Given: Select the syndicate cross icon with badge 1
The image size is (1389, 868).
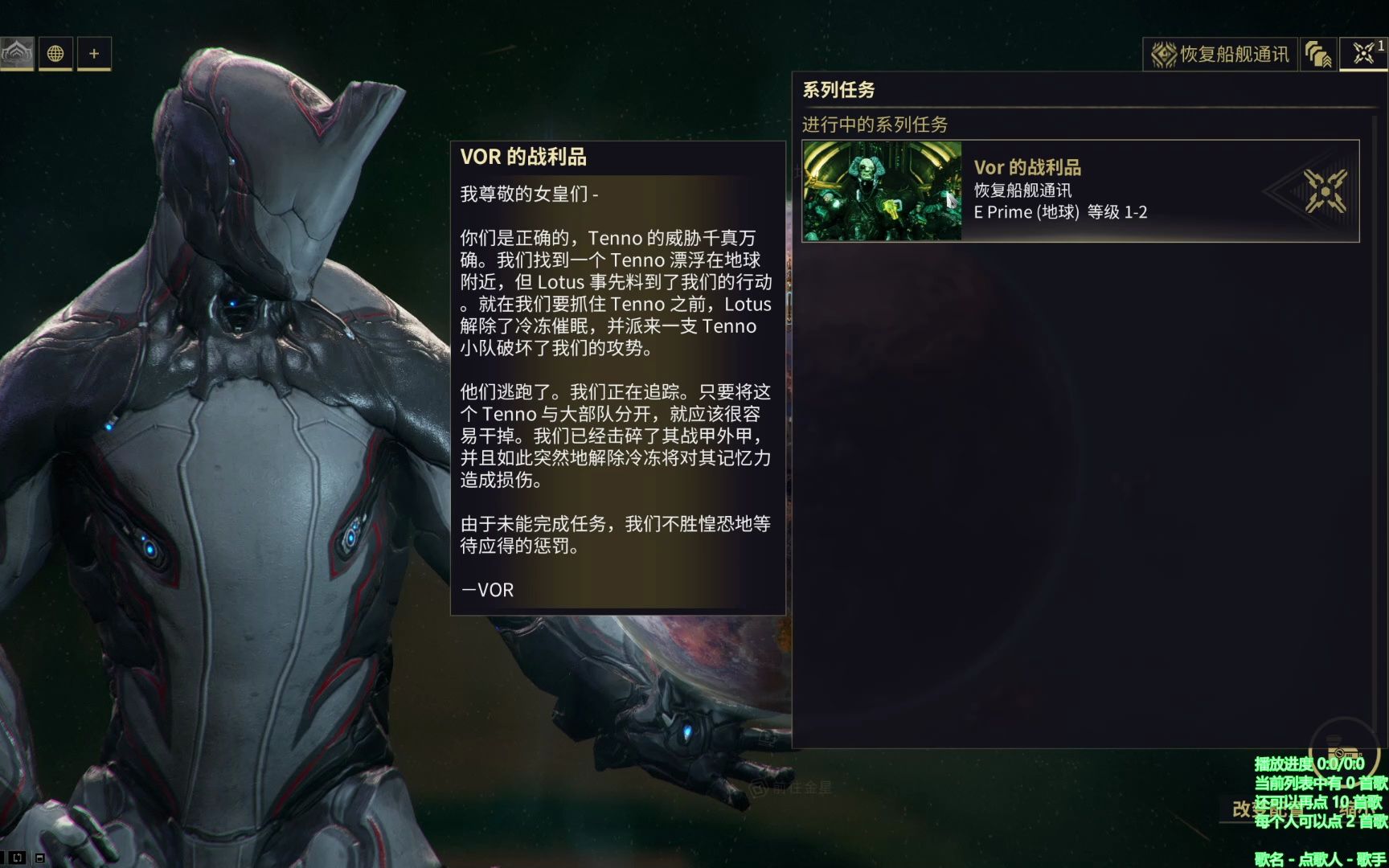Looking at the screenshot, I should coord(1362,54).
